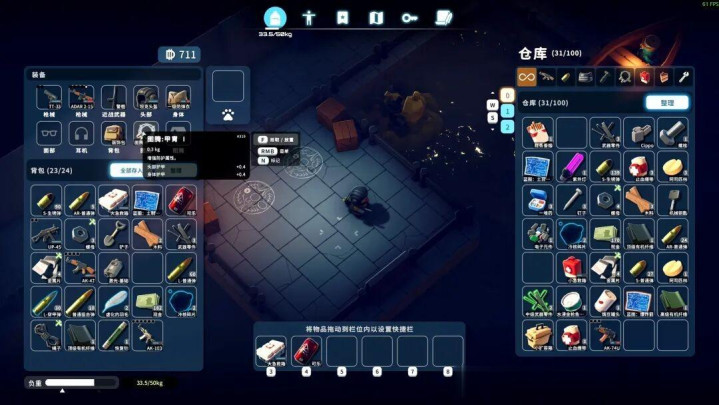Select the AK-74U rifle in warehouse
This screenshot has height=405, width=719.
pyautogui.click(x=605, y=335)
